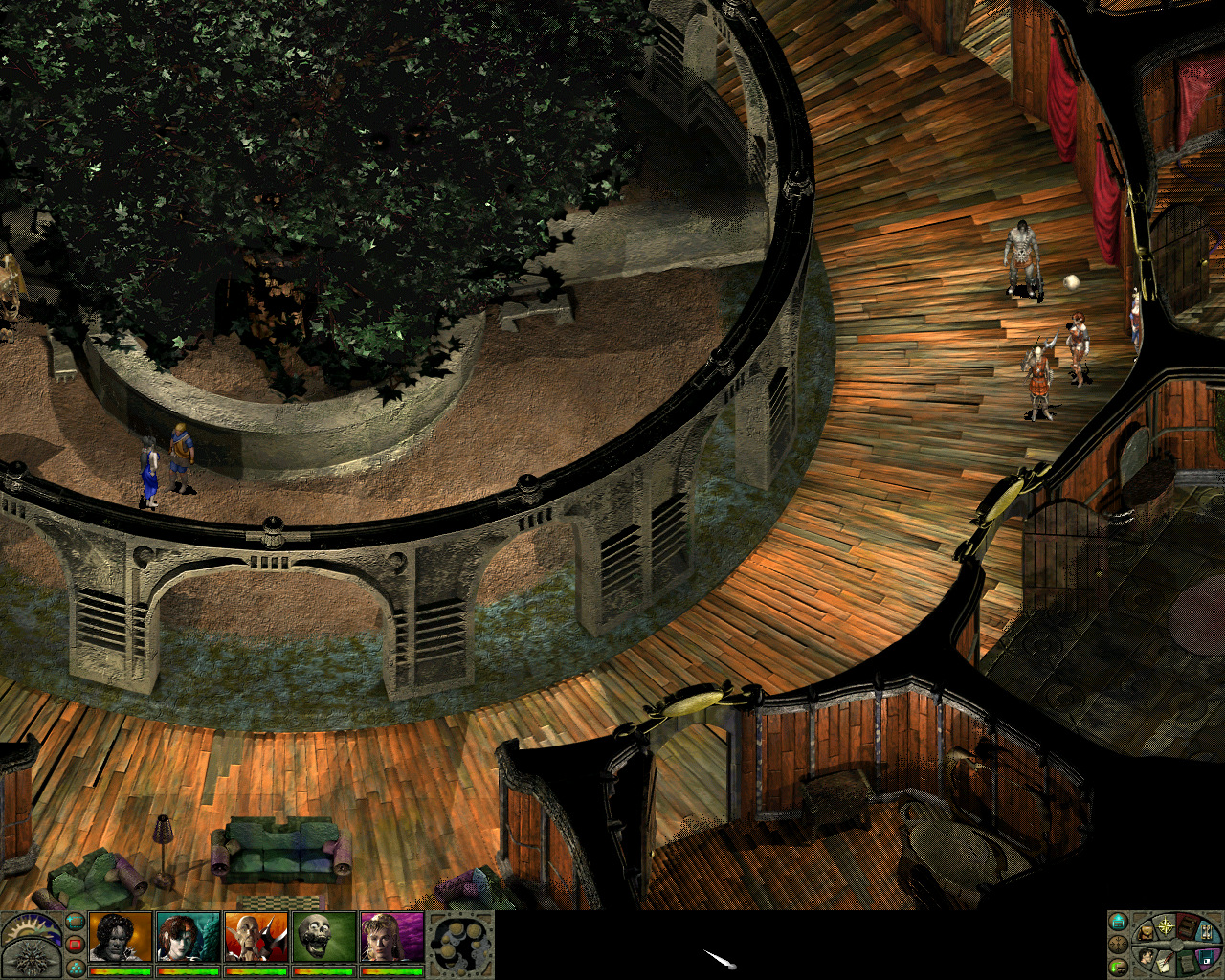The image size is (1225, 980).
Task: Click the cyan upward arrow dialog button
Action: (1118, 923)
